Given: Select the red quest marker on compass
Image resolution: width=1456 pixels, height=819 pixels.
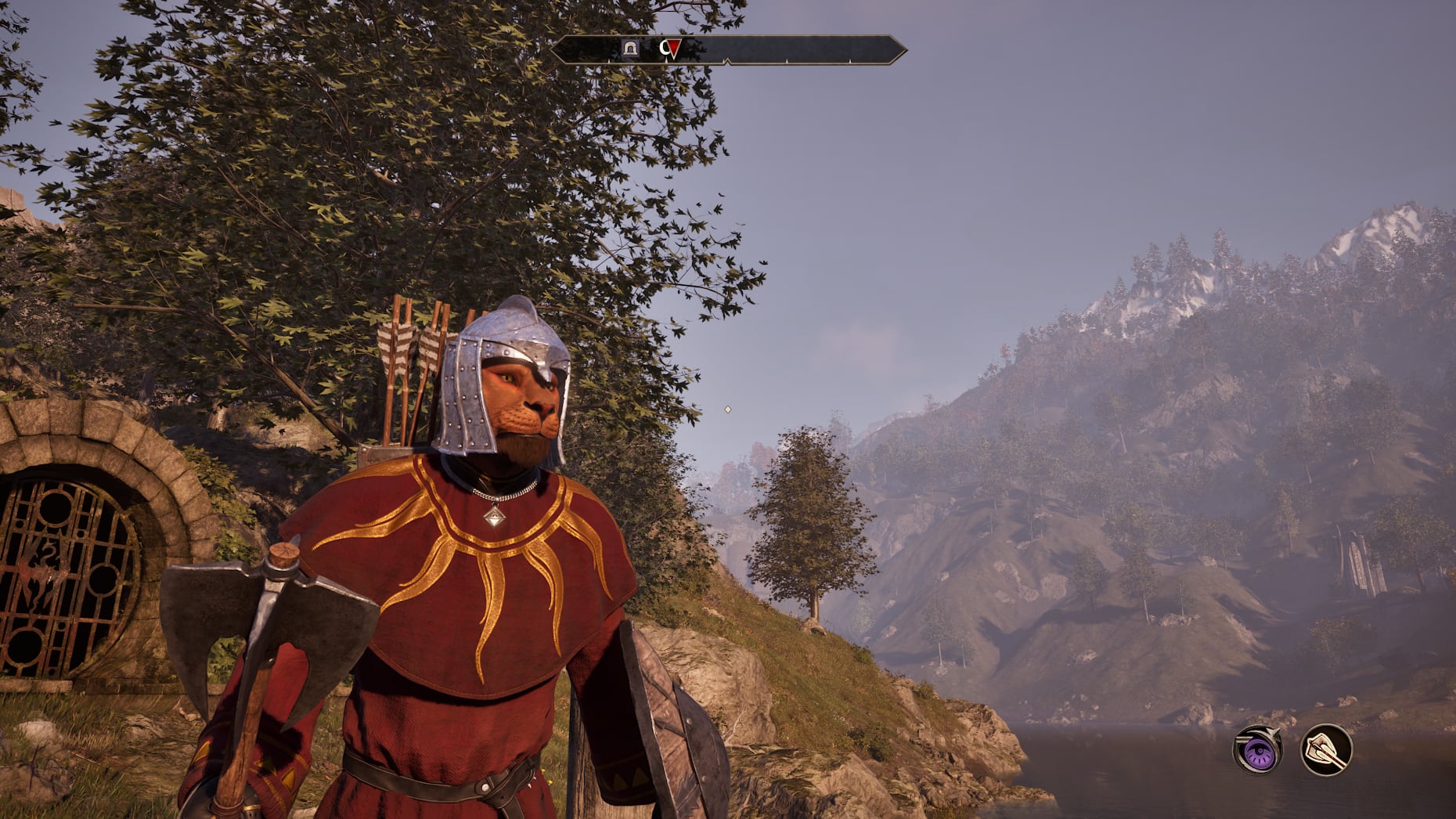Looking at the screenshot, I should [x=671, y=49].
